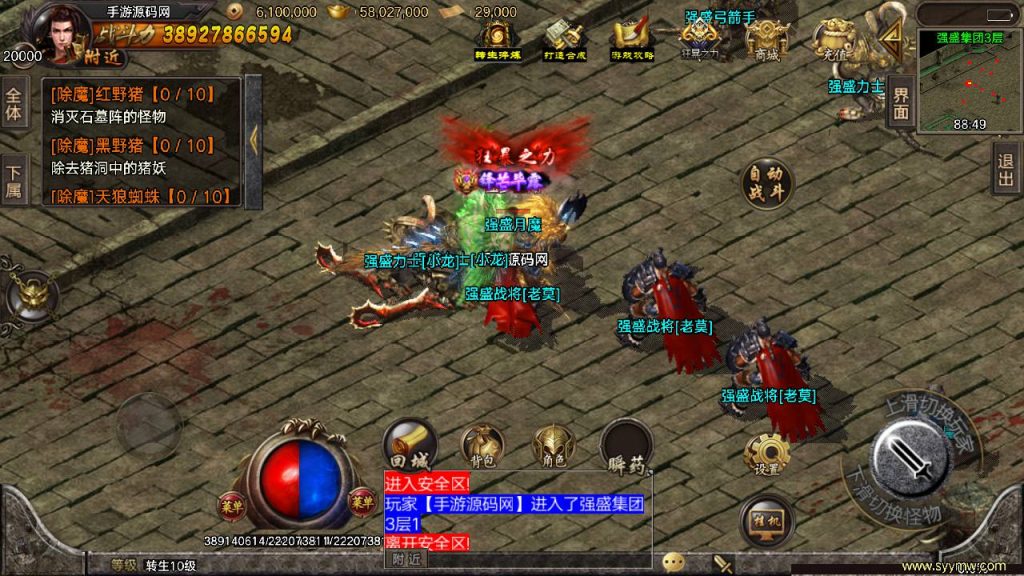The width and height of the screenshot is (1024, 576).
Task: Open the 背包 backpack
Action: (x=482, y=448)
